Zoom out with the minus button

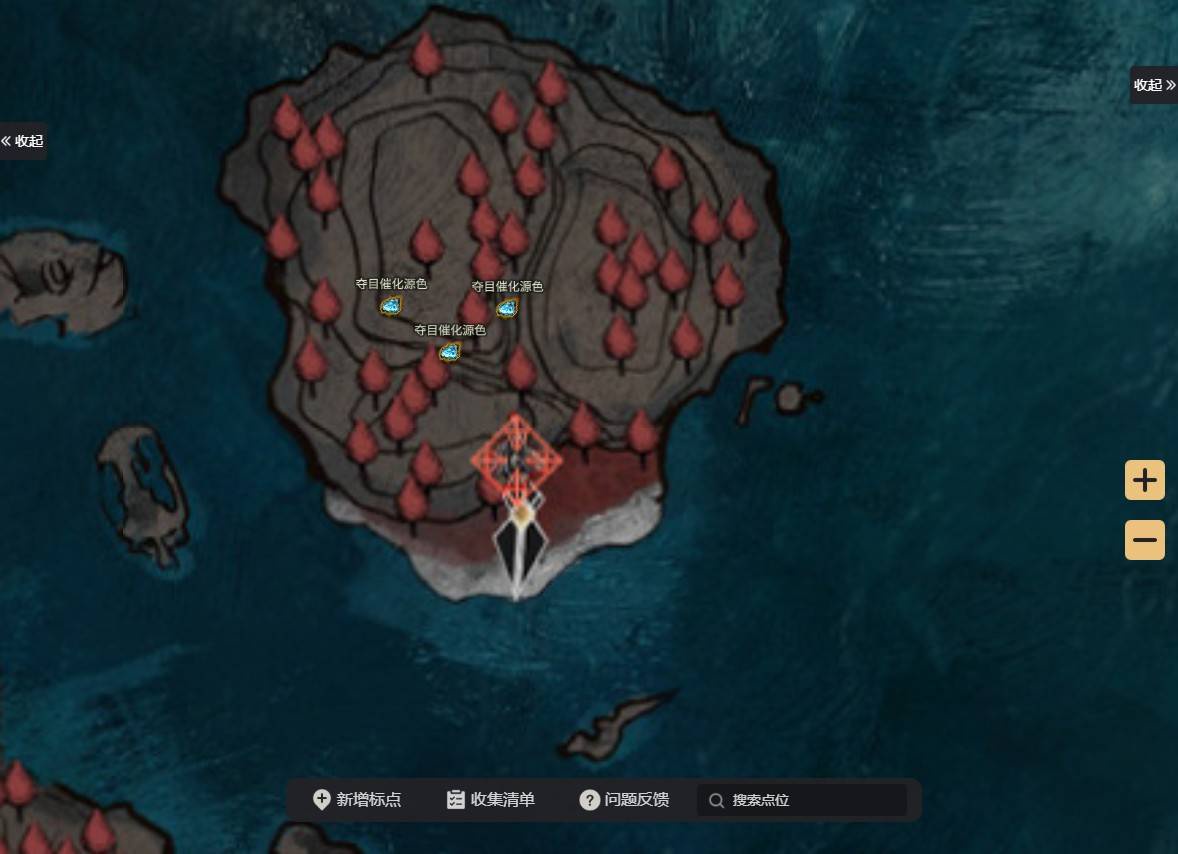[1144, 540]
